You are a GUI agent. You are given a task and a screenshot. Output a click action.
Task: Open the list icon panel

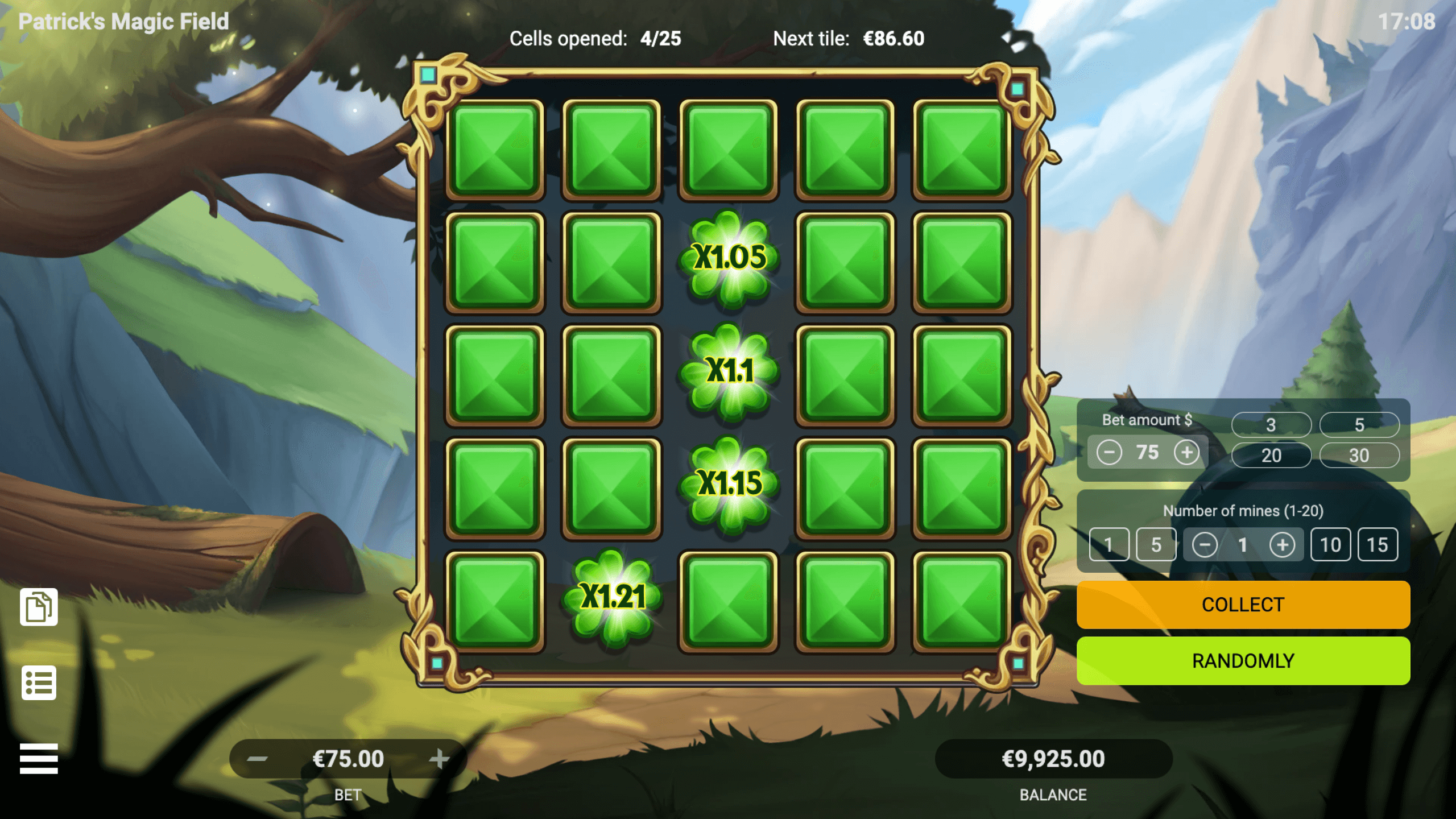(39, 682)
